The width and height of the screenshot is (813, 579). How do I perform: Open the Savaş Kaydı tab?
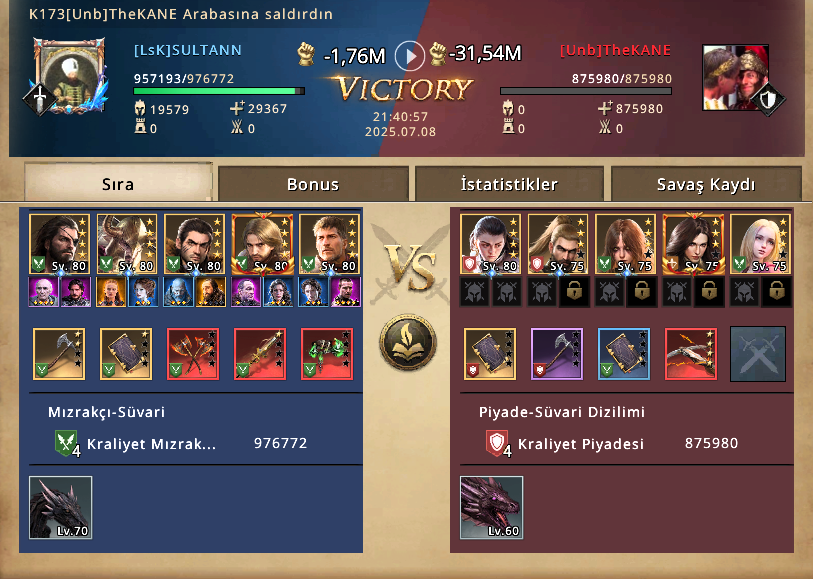click(x=706, y=184)
